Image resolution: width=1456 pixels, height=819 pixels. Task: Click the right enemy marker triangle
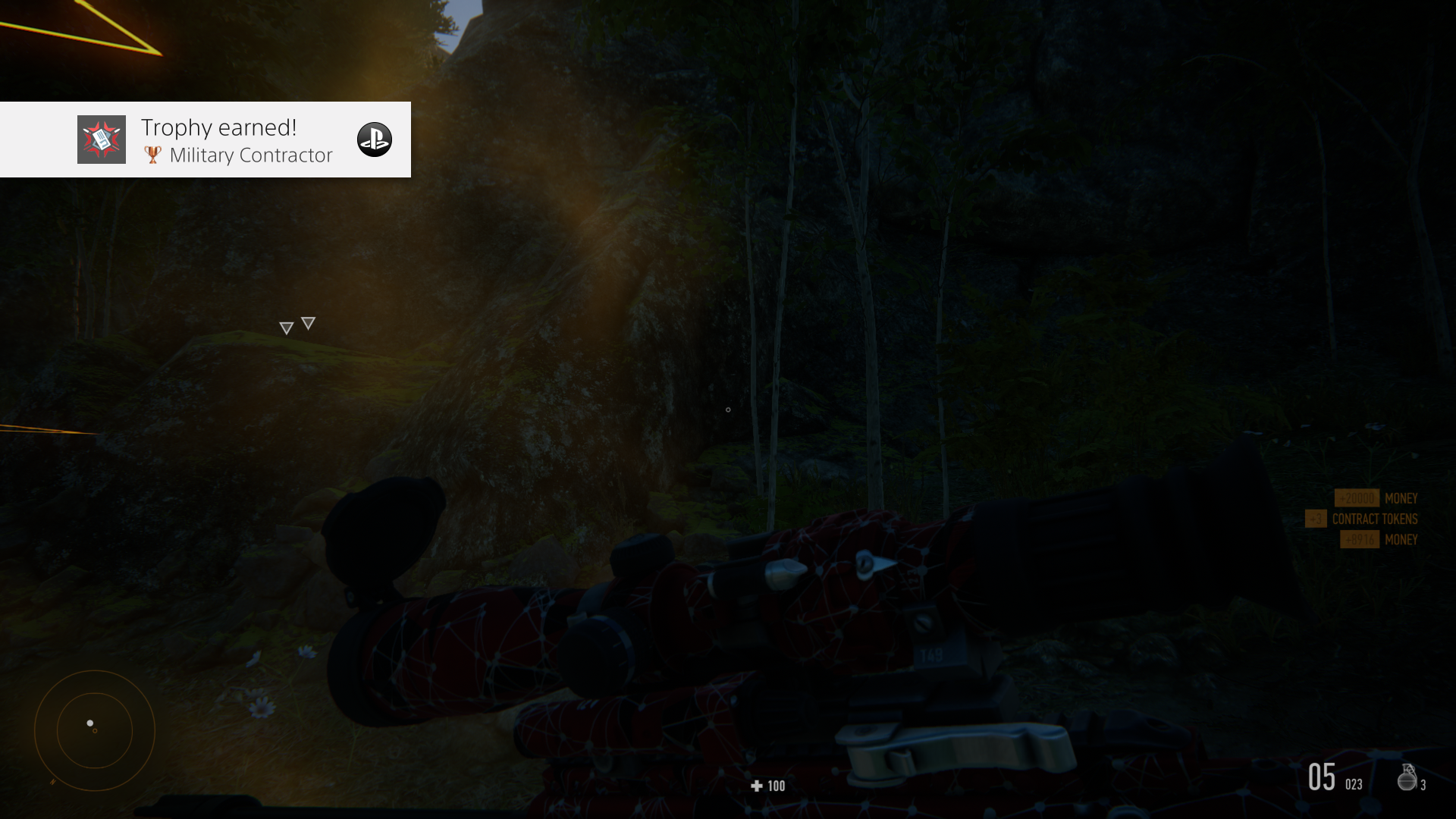pos(308,322)
